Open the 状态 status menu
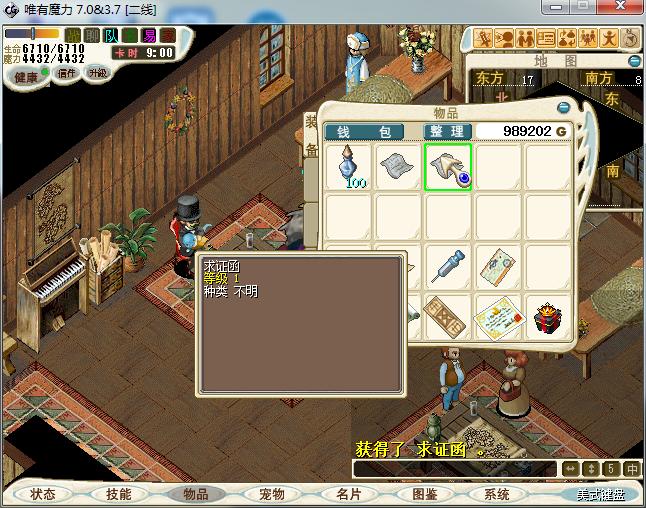This screenshot has width=646, height=508. click(43, 494)
